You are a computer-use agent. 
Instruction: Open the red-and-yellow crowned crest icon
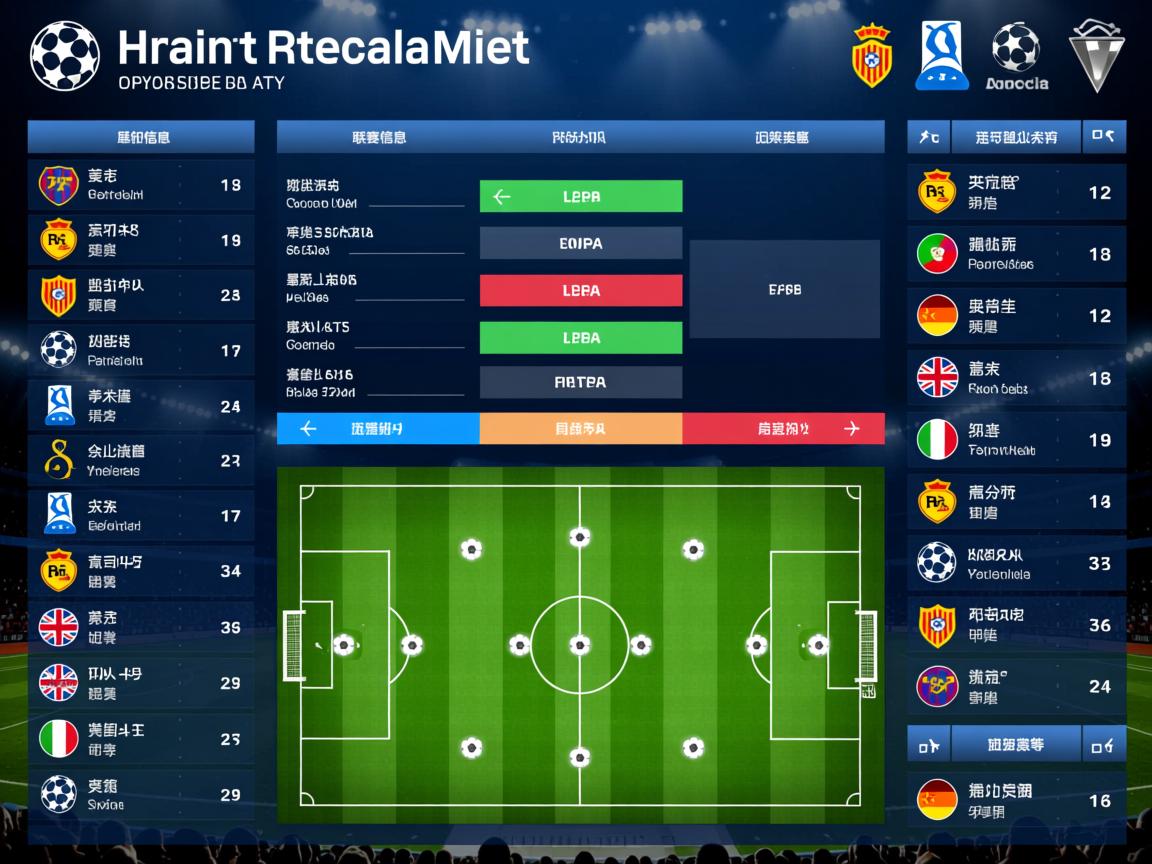pos(871,56)
